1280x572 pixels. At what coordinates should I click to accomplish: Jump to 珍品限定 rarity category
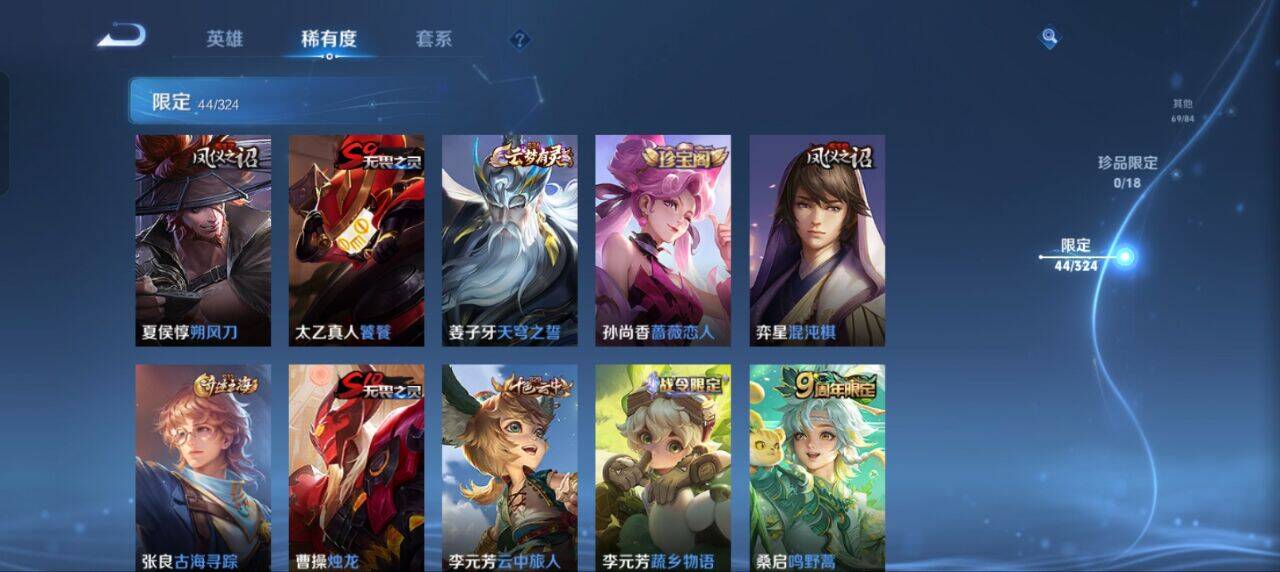coord(1127,171)
